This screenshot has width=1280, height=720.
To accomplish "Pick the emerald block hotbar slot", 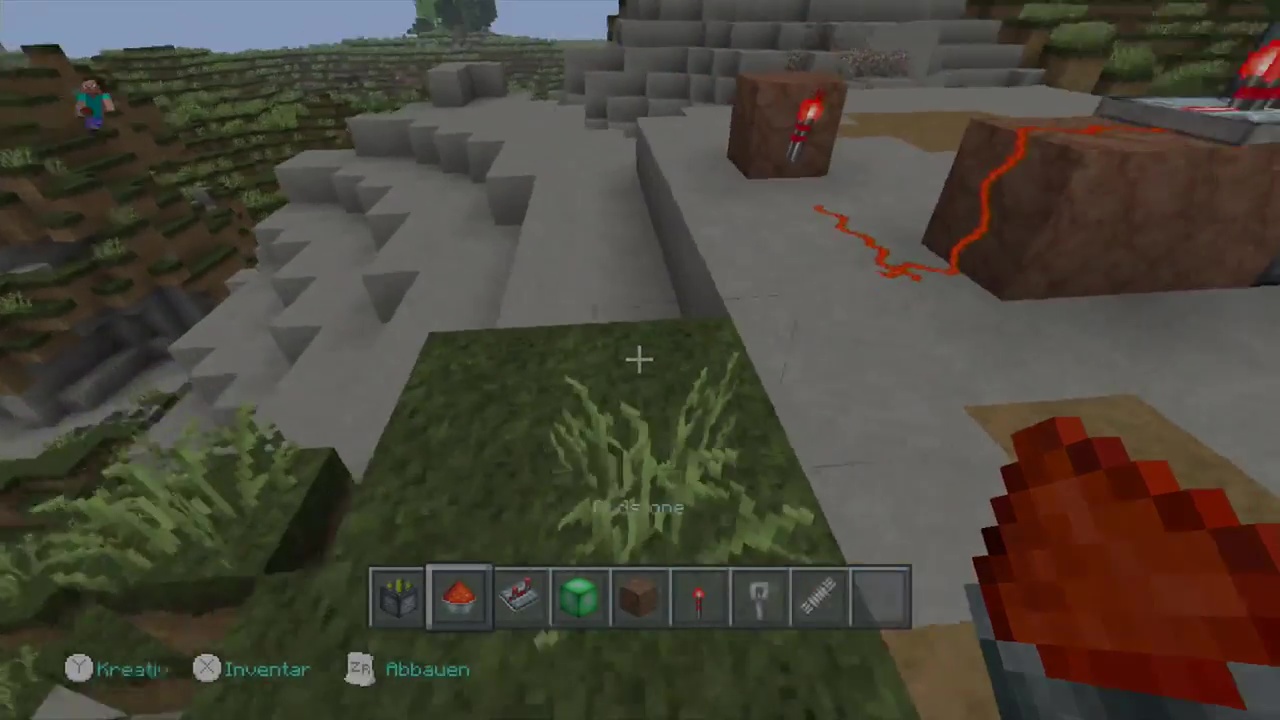I will (x=580, y=598).
